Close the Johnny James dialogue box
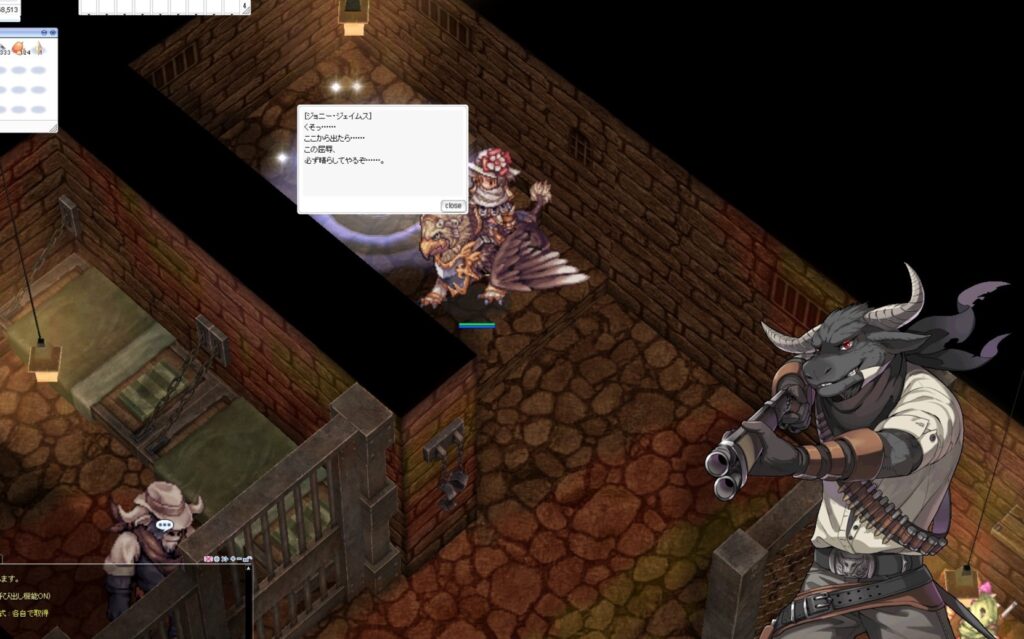The height and width of the screenshot is (639, 1024). click(453, 205)
